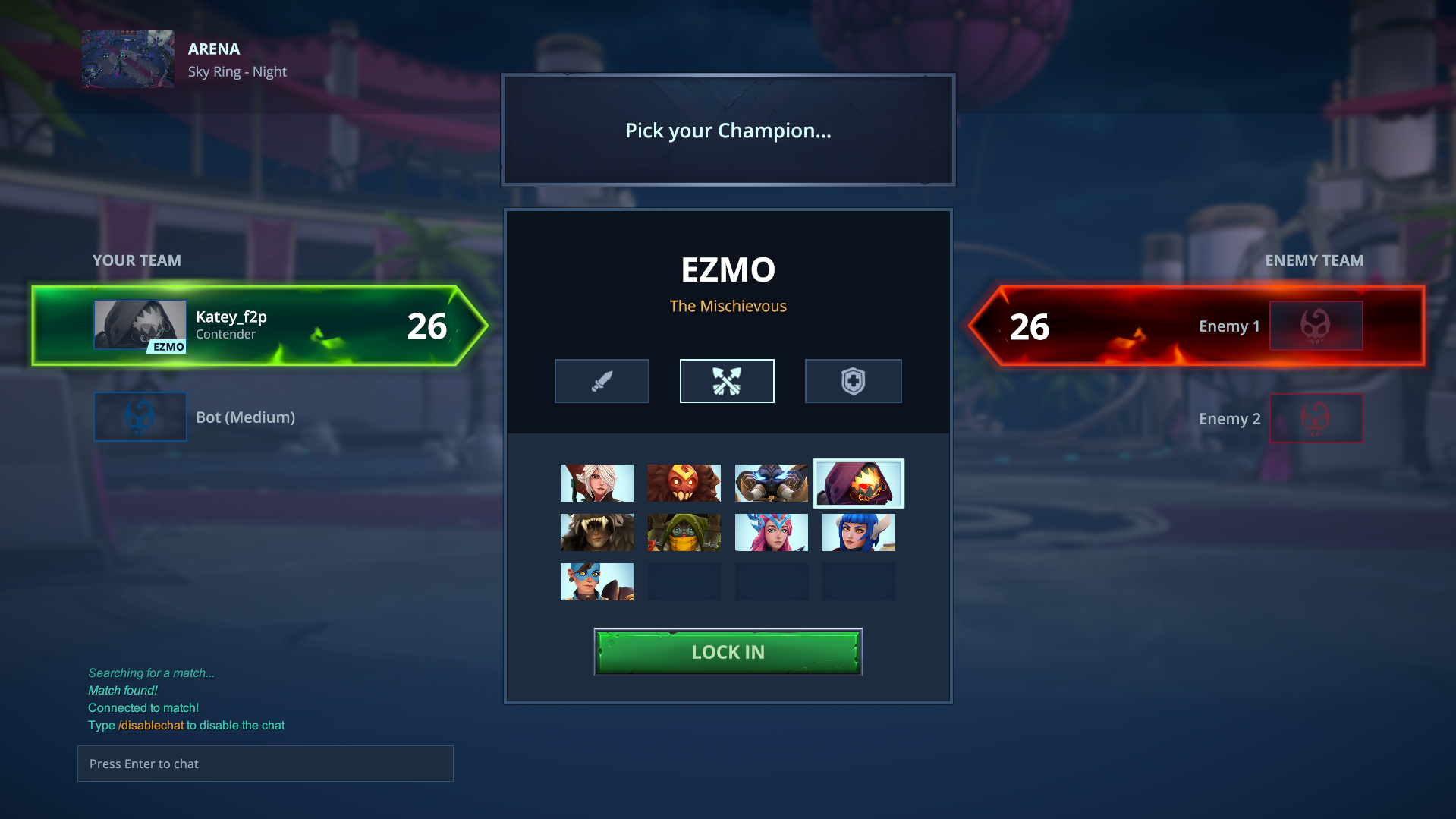Select the pink-haired crowned champion portrait
The image size is (1456, 819).
tap(771, 532)
